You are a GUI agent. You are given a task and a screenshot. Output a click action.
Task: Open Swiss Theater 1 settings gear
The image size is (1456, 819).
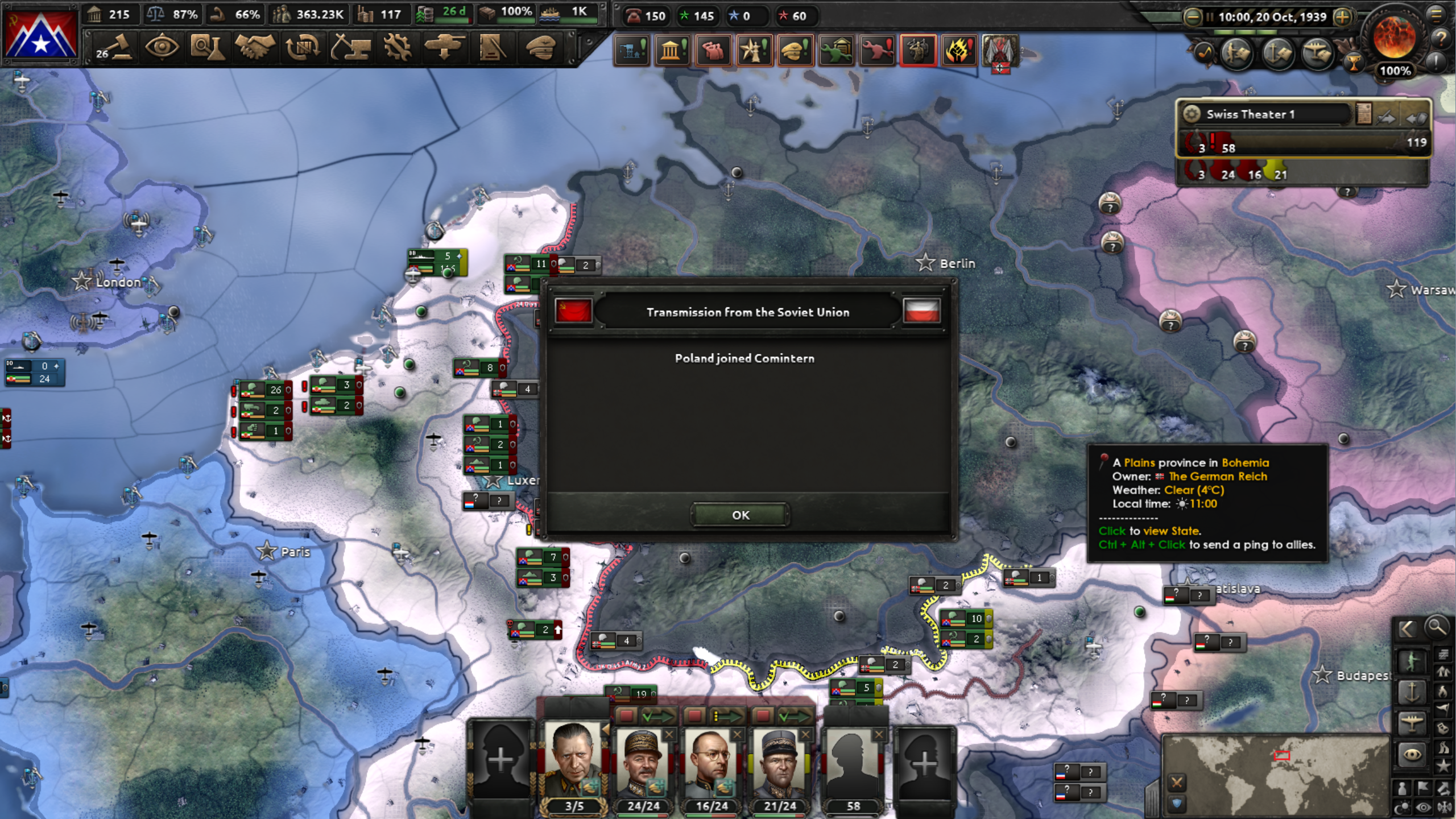pos(1193,114)
